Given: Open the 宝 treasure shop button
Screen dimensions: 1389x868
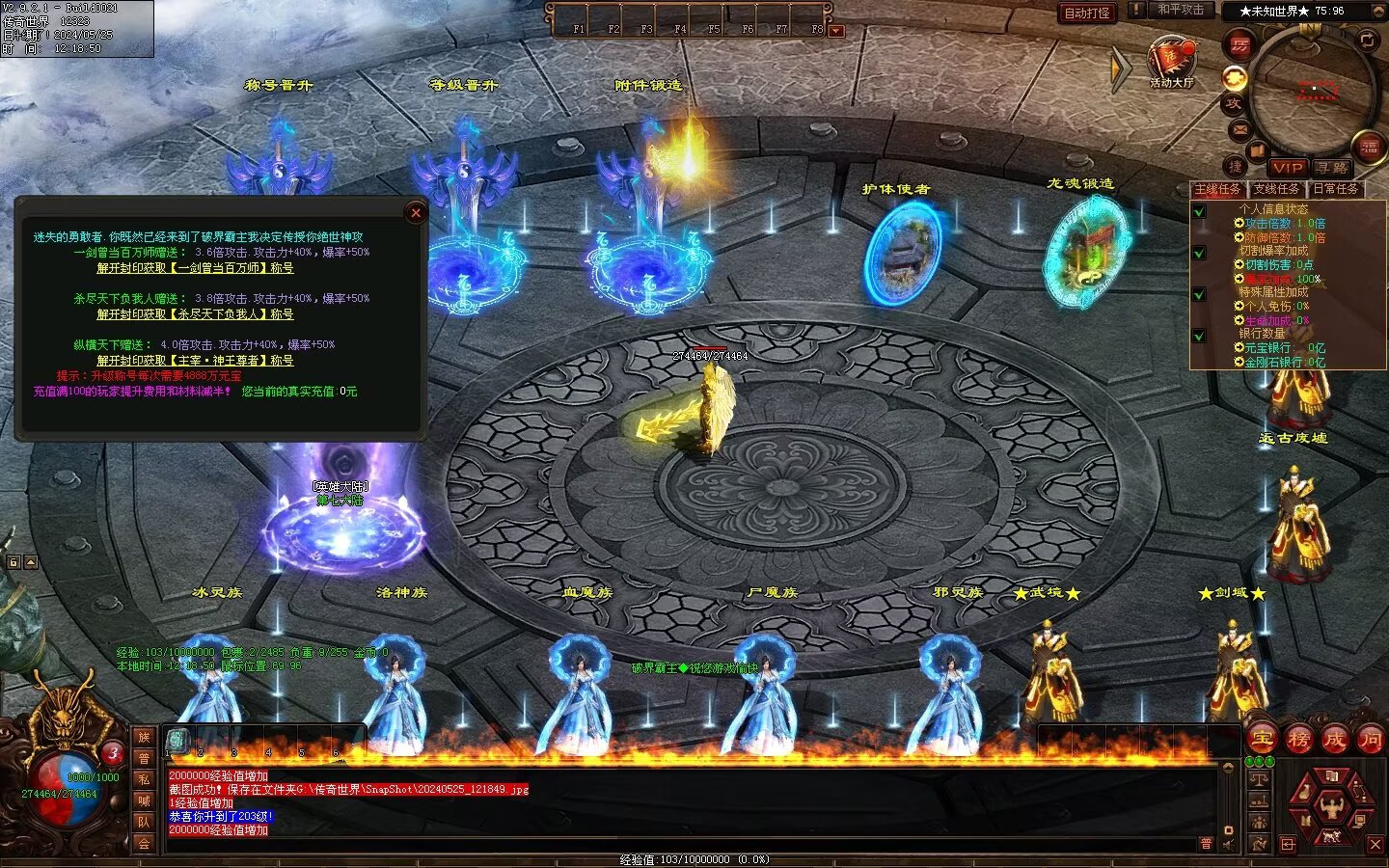Looking at the screenshot, I should pos(1262,740).
